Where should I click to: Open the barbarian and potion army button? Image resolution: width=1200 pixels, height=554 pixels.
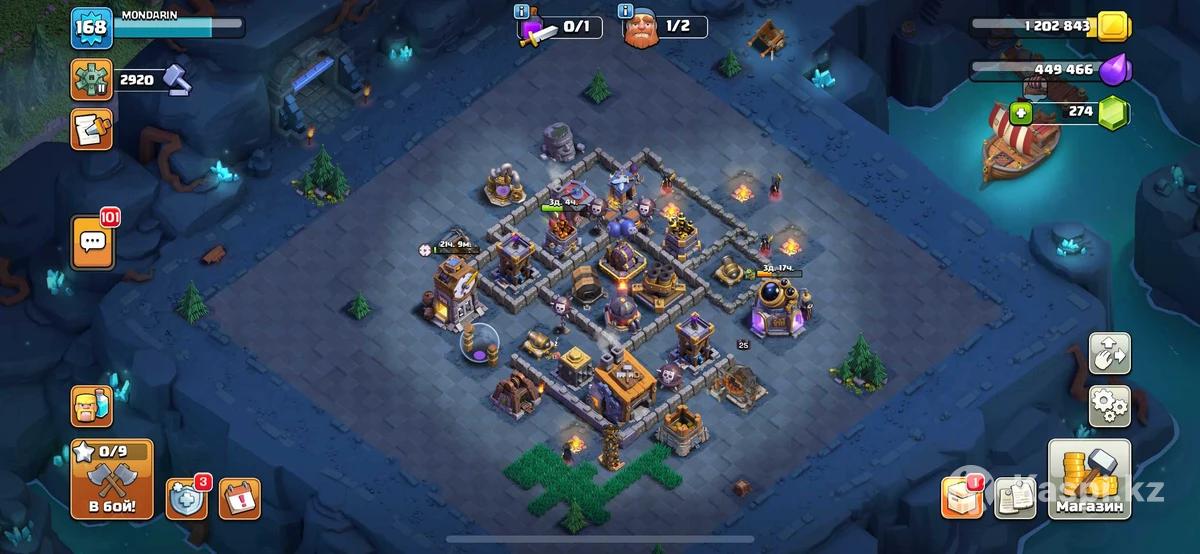91,406
